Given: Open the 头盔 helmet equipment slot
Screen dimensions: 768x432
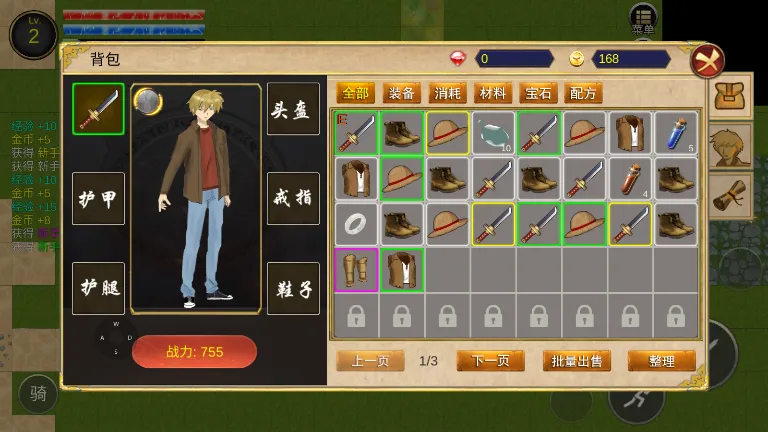Looking at the screenshot, I should click(x=293, y=109).
